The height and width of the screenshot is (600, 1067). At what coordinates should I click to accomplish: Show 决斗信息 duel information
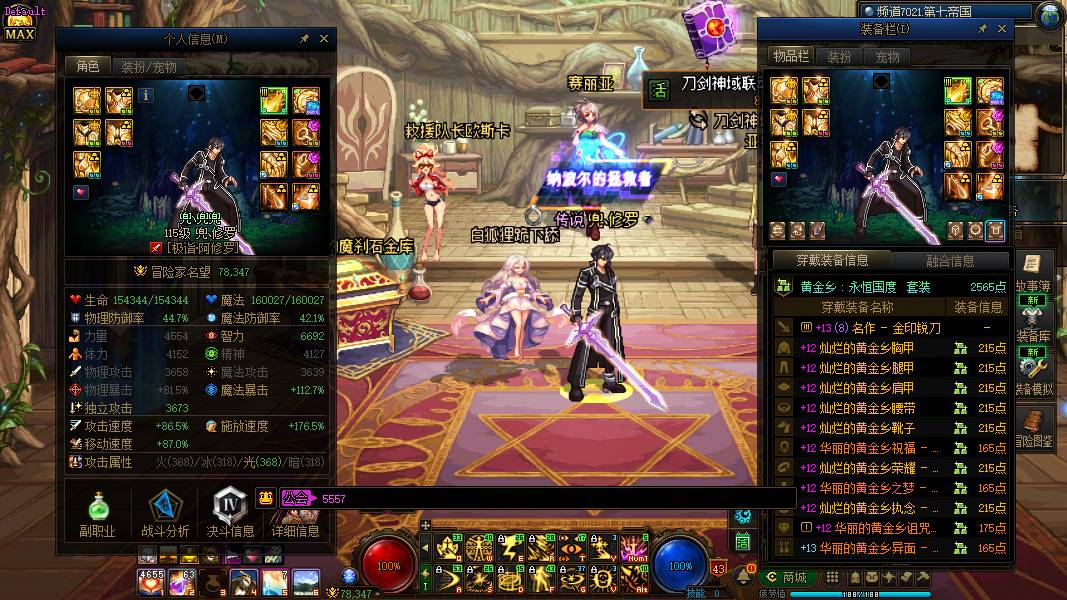tap(230, 513)
